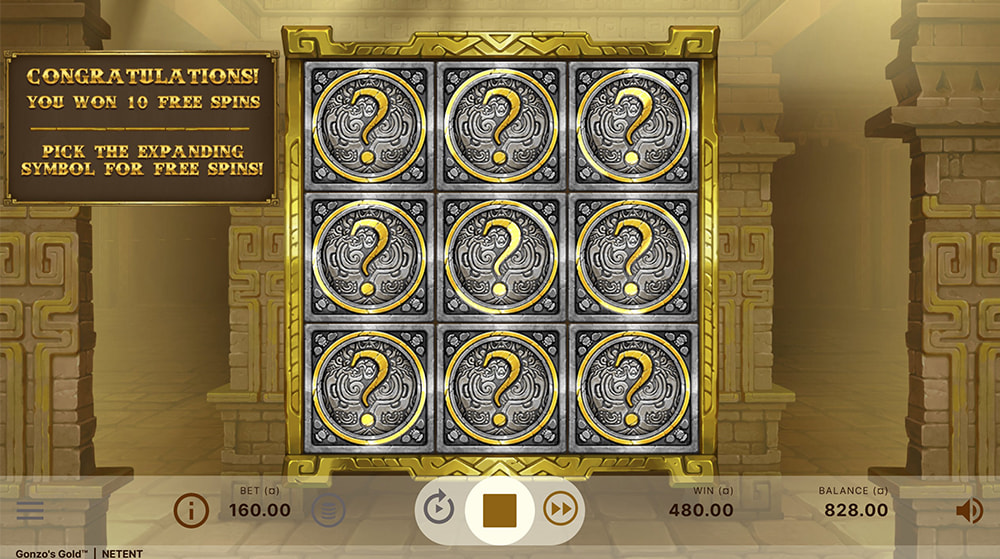The width and height of the screenshot is (1000, 559).
Task: Show the game info paytable
Action: point(191,511)
